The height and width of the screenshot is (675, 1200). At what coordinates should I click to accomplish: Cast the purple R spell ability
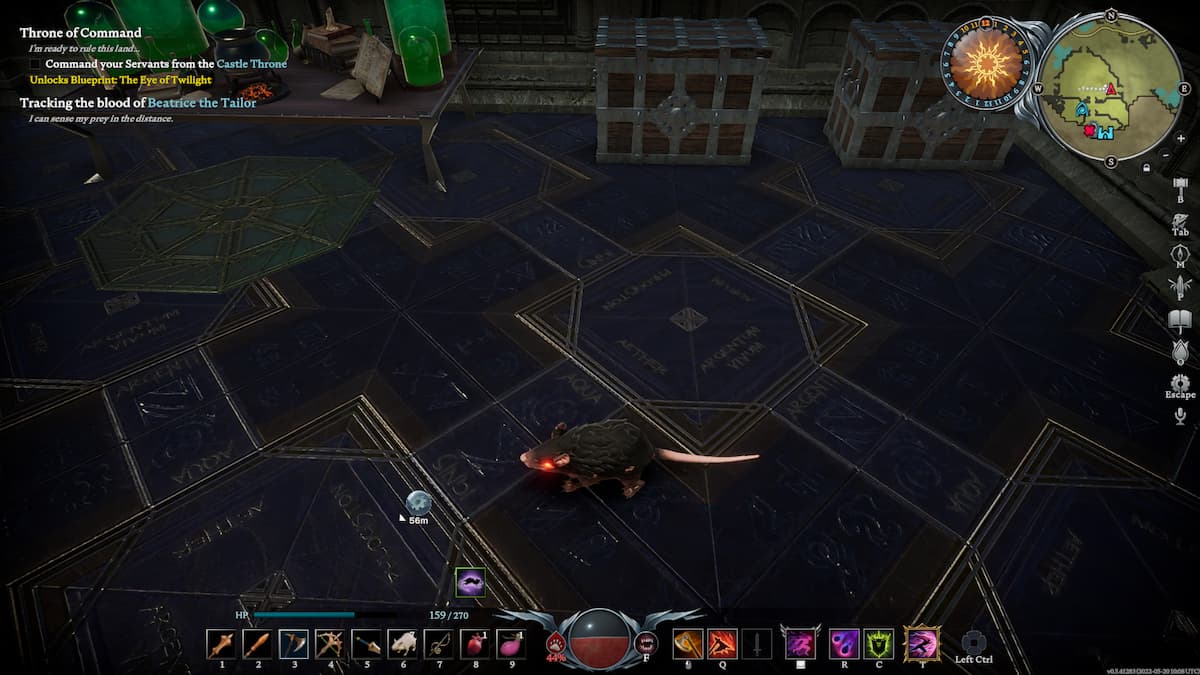tap(844, 643)
